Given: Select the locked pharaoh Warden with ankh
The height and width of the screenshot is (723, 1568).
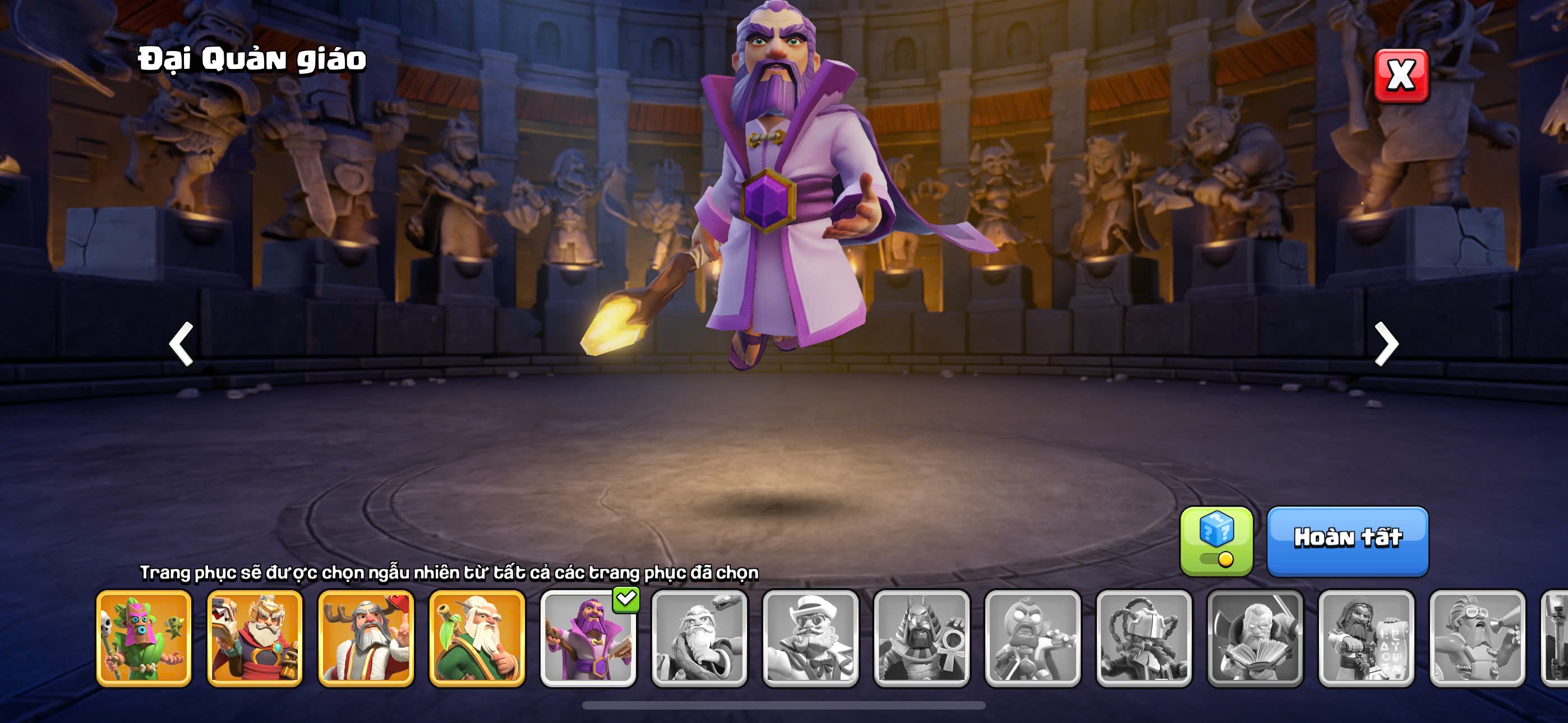Looking at the screenshot, I should [921, 638].
